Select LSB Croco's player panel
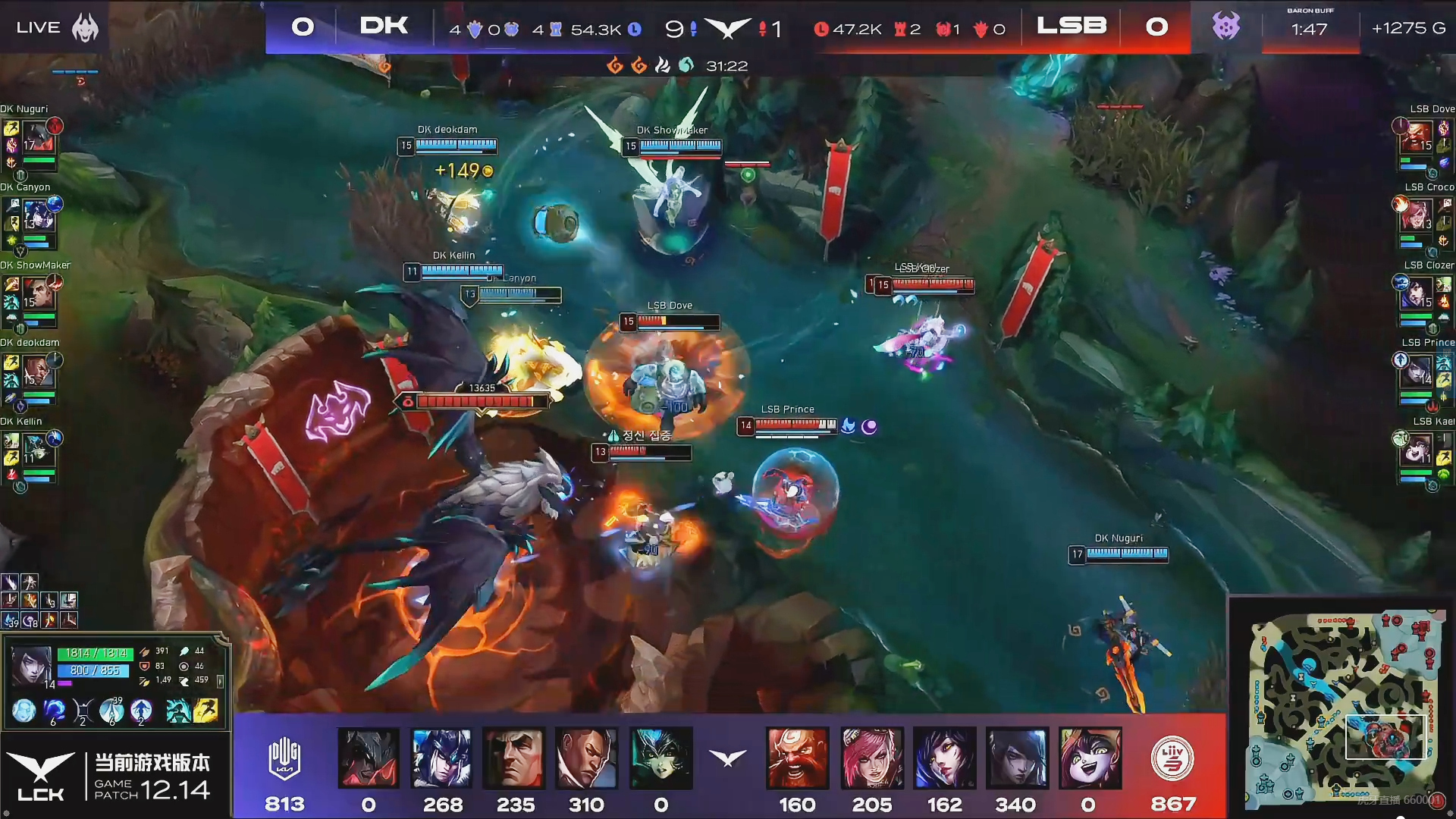The image size is (1456, 819). (1424, 220)
